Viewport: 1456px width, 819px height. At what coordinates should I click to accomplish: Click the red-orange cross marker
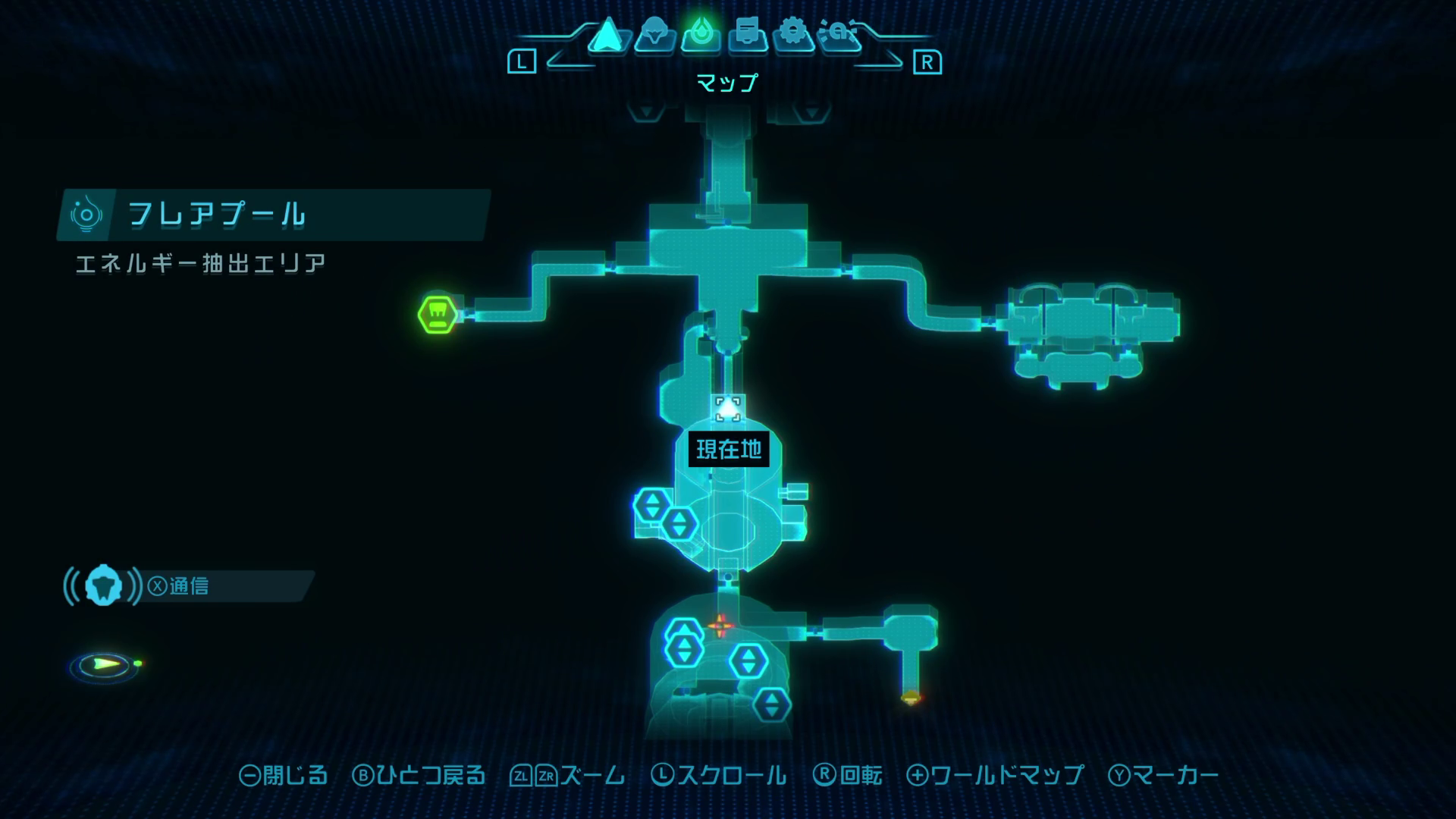click(x=720, y=626)
